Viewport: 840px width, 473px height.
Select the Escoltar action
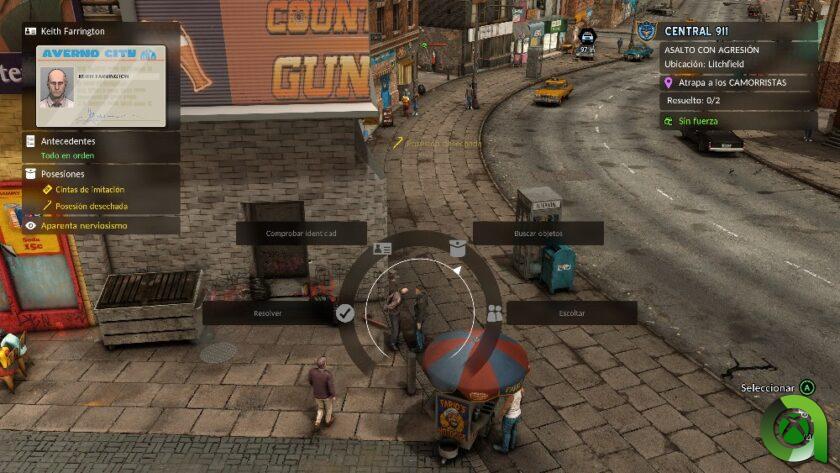(x=571, y=313)
